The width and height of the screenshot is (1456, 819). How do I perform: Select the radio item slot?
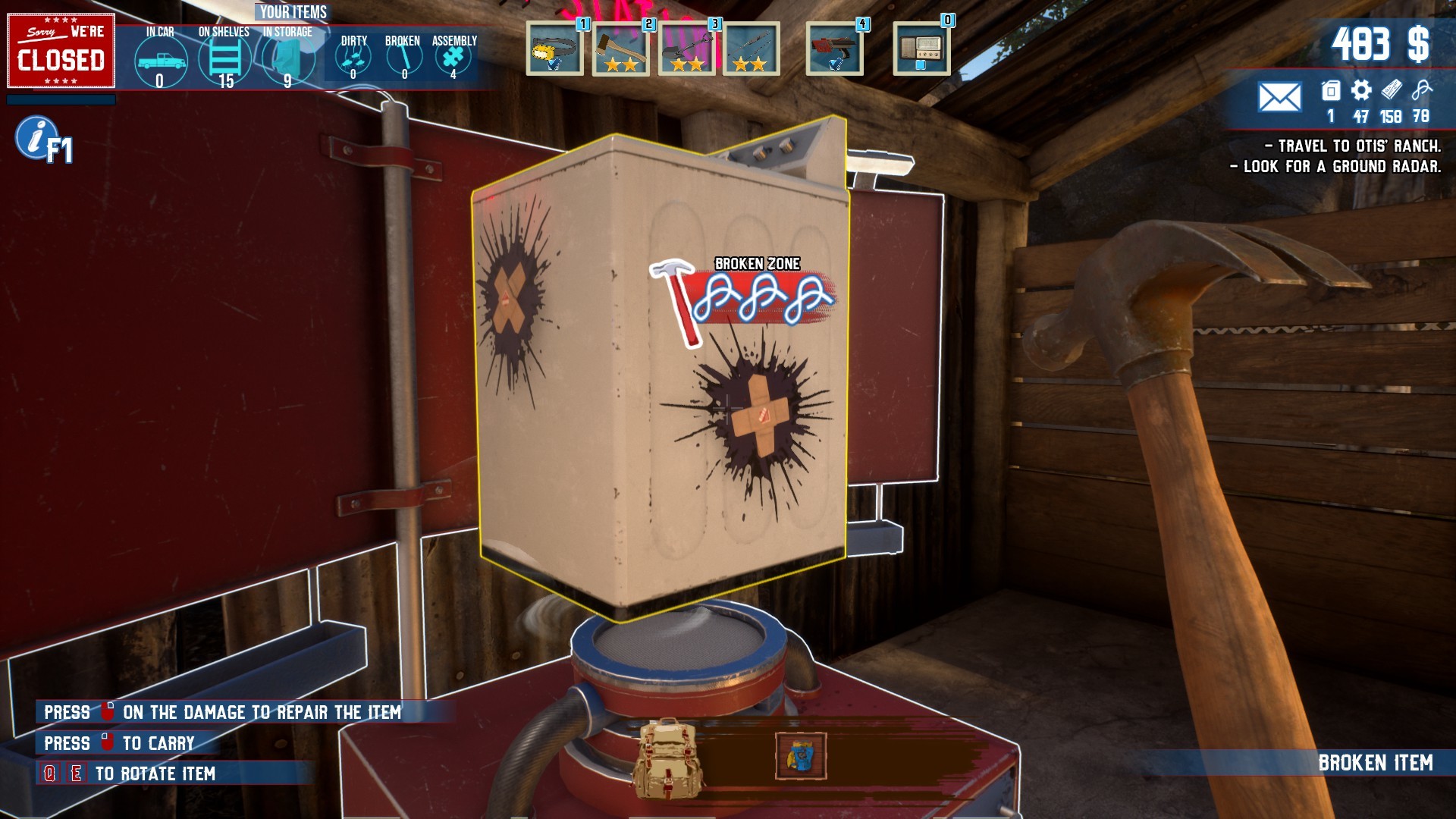coord(921,49)
